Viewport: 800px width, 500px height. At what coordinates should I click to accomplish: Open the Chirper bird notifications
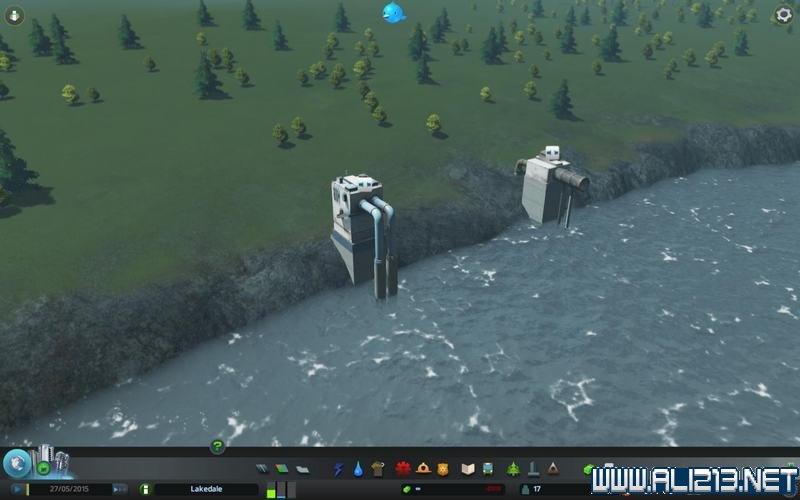(x=392, y=12)
